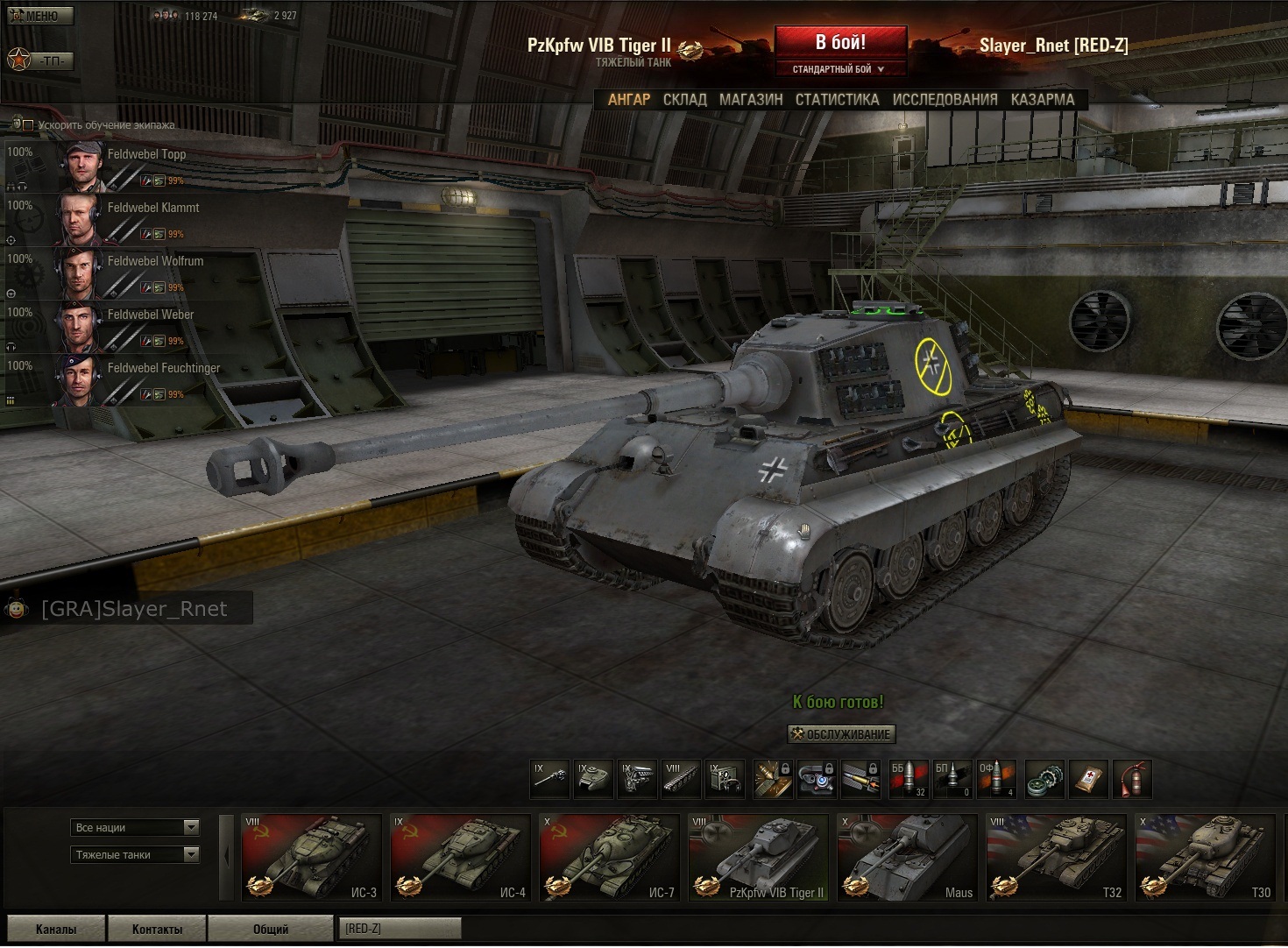Open the Все нации nation dropdown

pos(135,828)
